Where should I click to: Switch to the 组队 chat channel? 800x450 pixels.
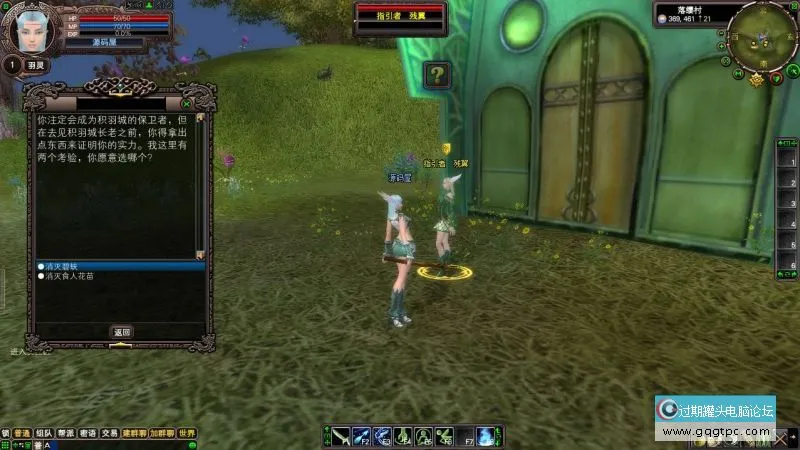coord(44,434)
